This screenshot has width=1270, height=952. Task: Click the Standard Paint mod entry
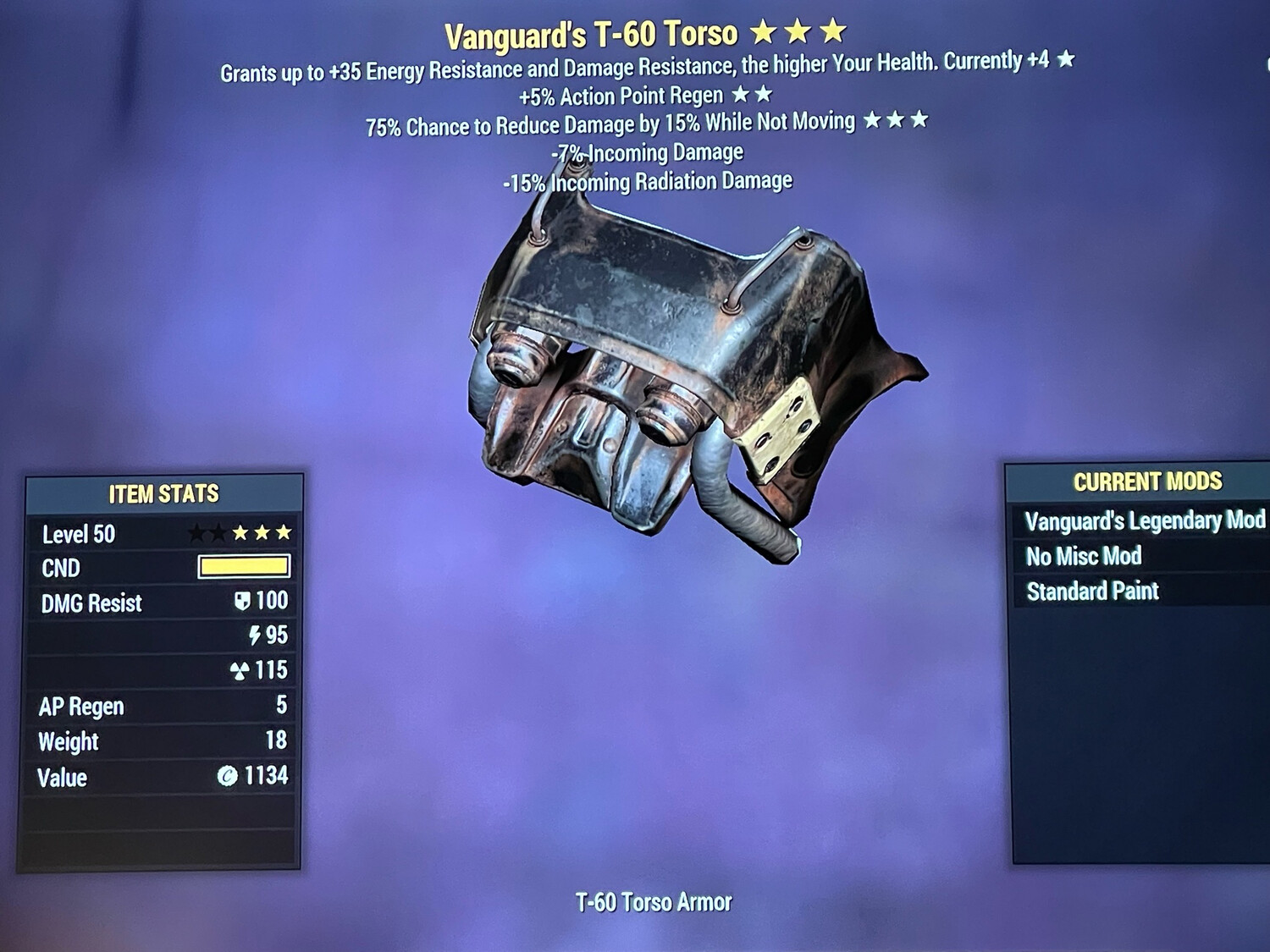click(1092, 591)
